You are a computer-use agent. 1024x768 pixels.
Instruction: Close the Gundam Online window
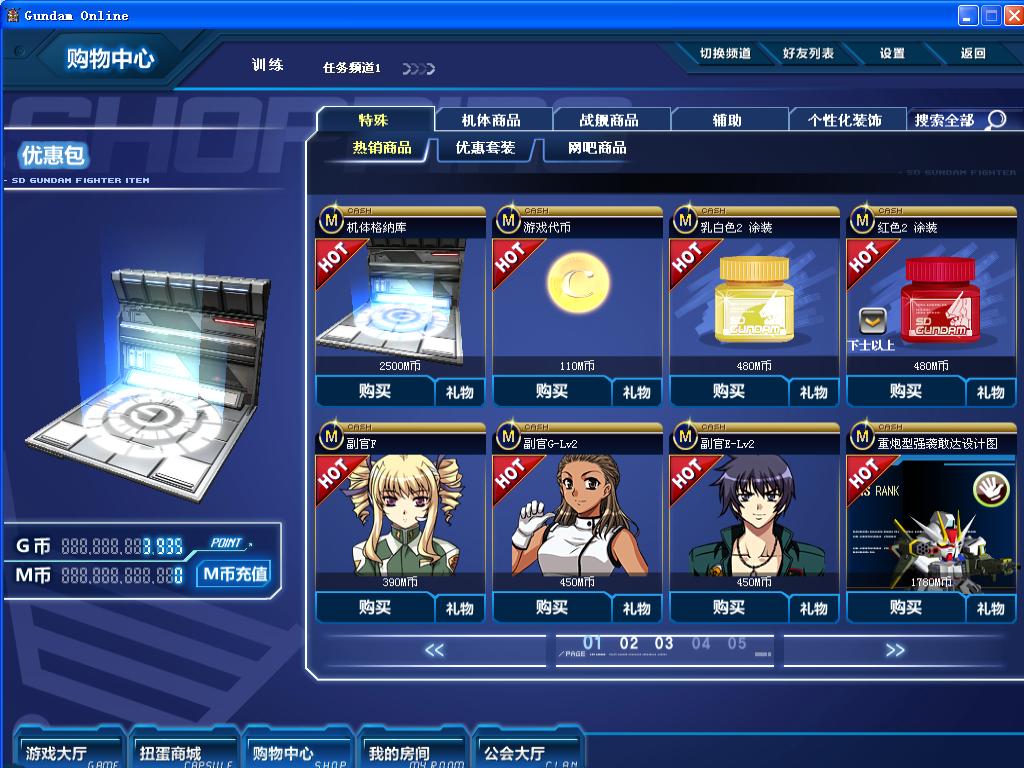[x=1012, y=15]
